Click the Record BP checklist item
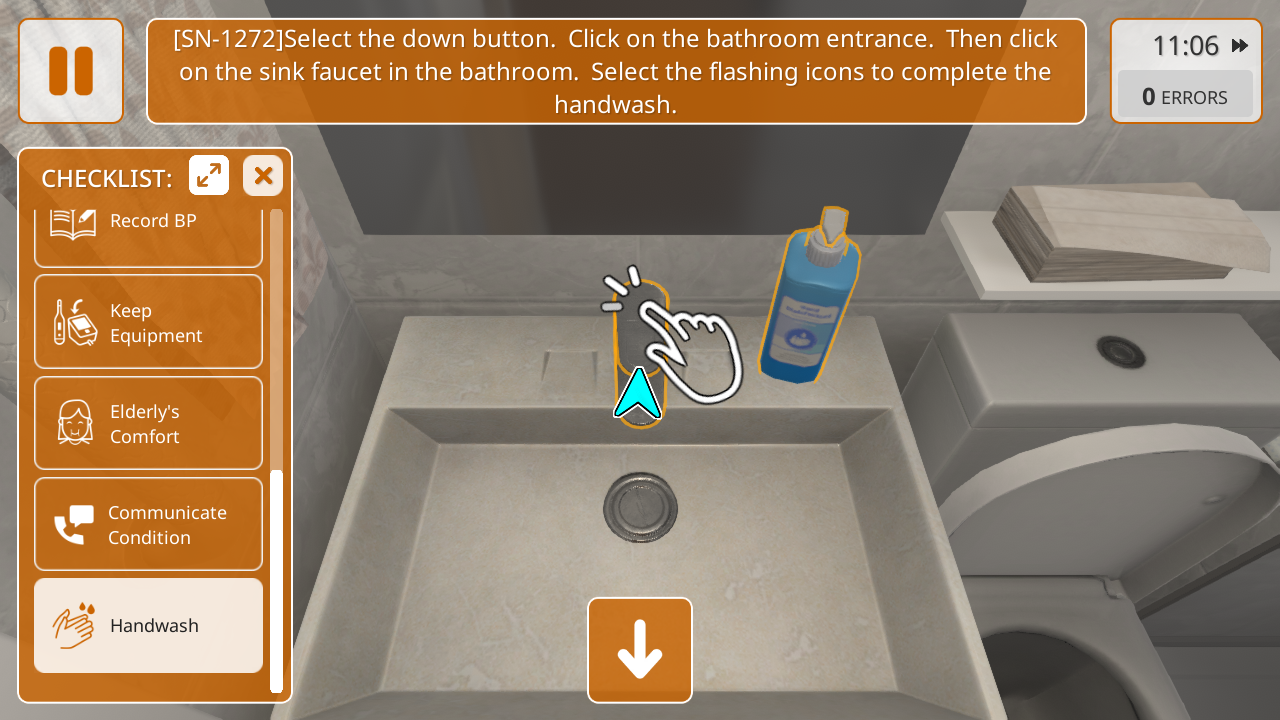 [149, 232]
